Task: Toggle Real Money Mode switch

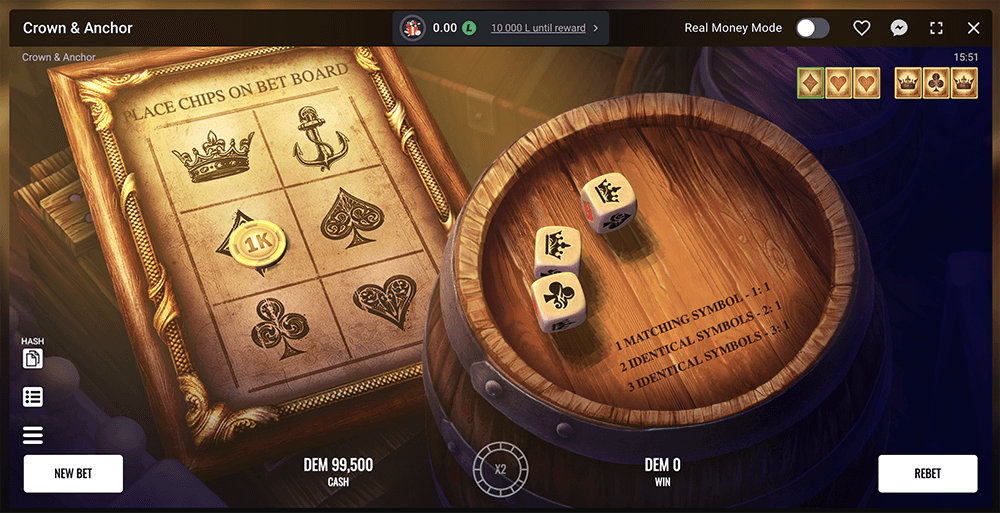Action: pyautogui.click(x=812, y=28)
